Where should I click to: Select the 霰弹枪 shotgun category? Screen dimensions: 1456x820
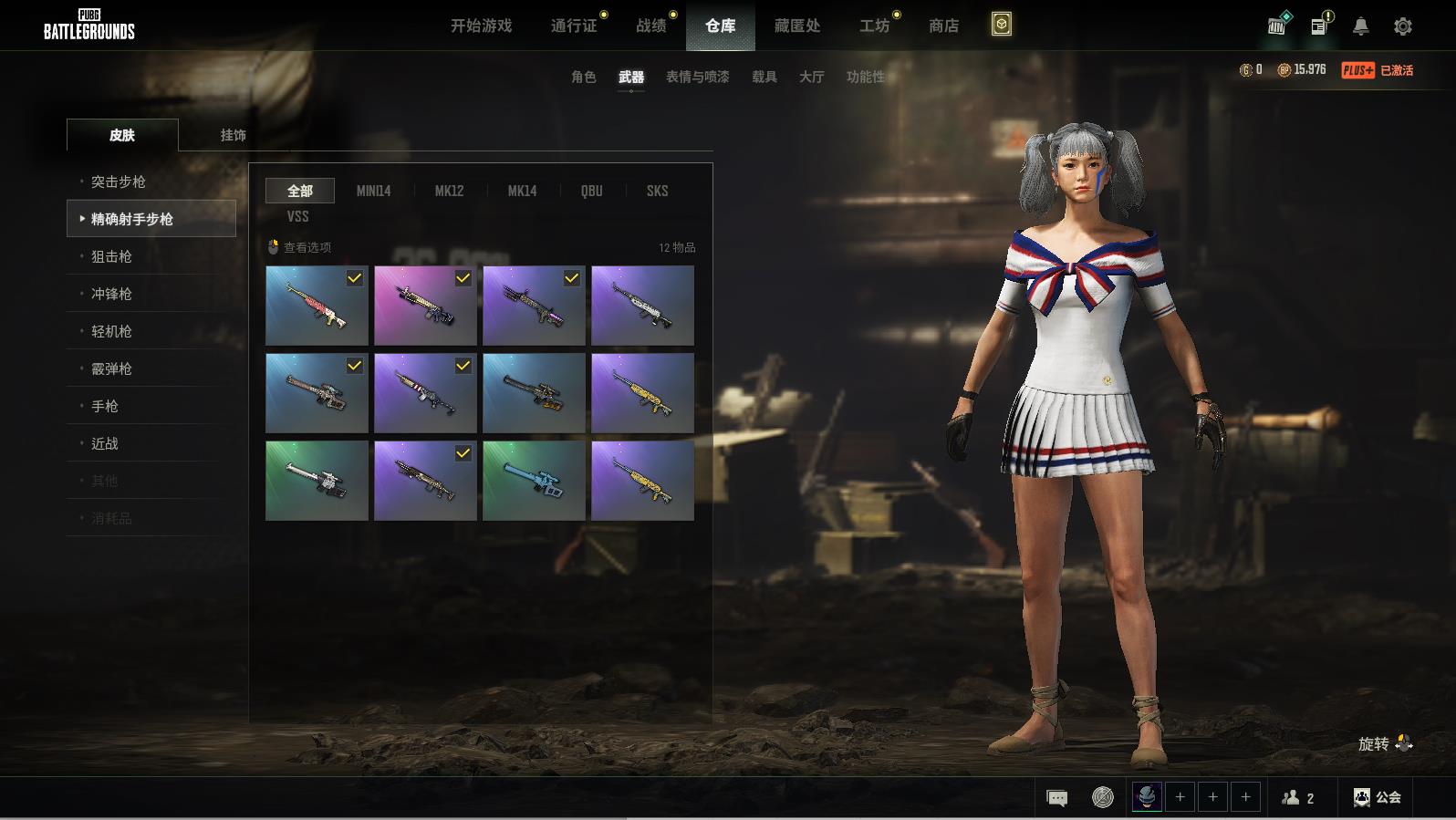[x=111, y=368]
